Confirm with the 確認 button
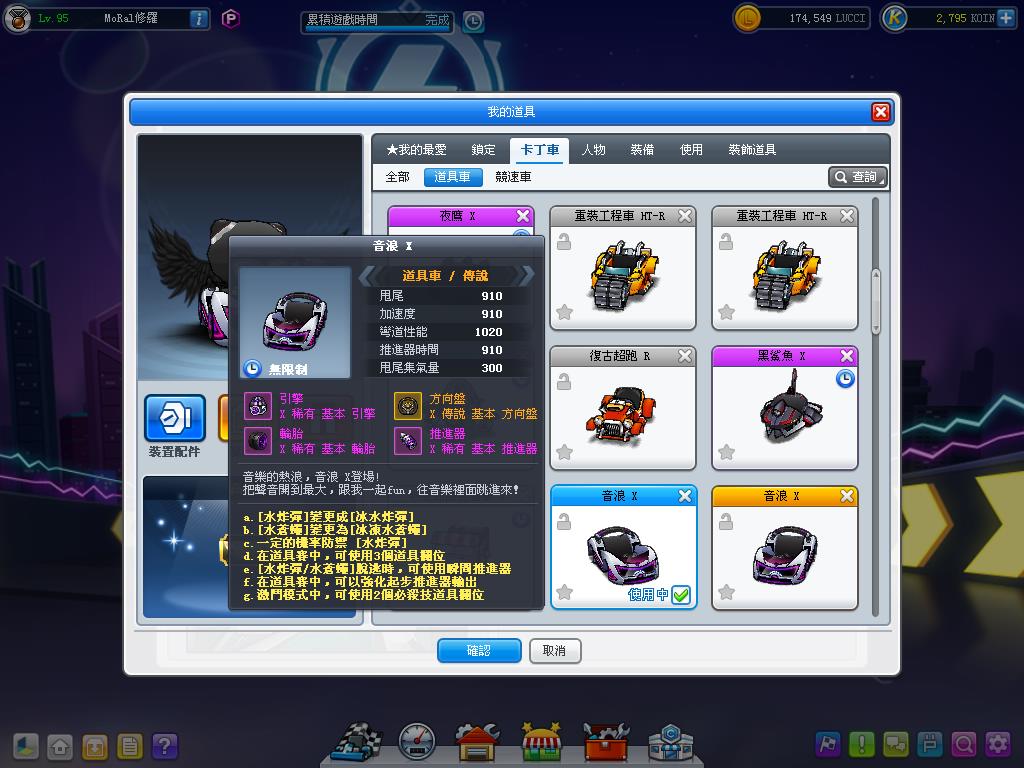The width and height of the screenshot is (1024, 768). [479, 651]
